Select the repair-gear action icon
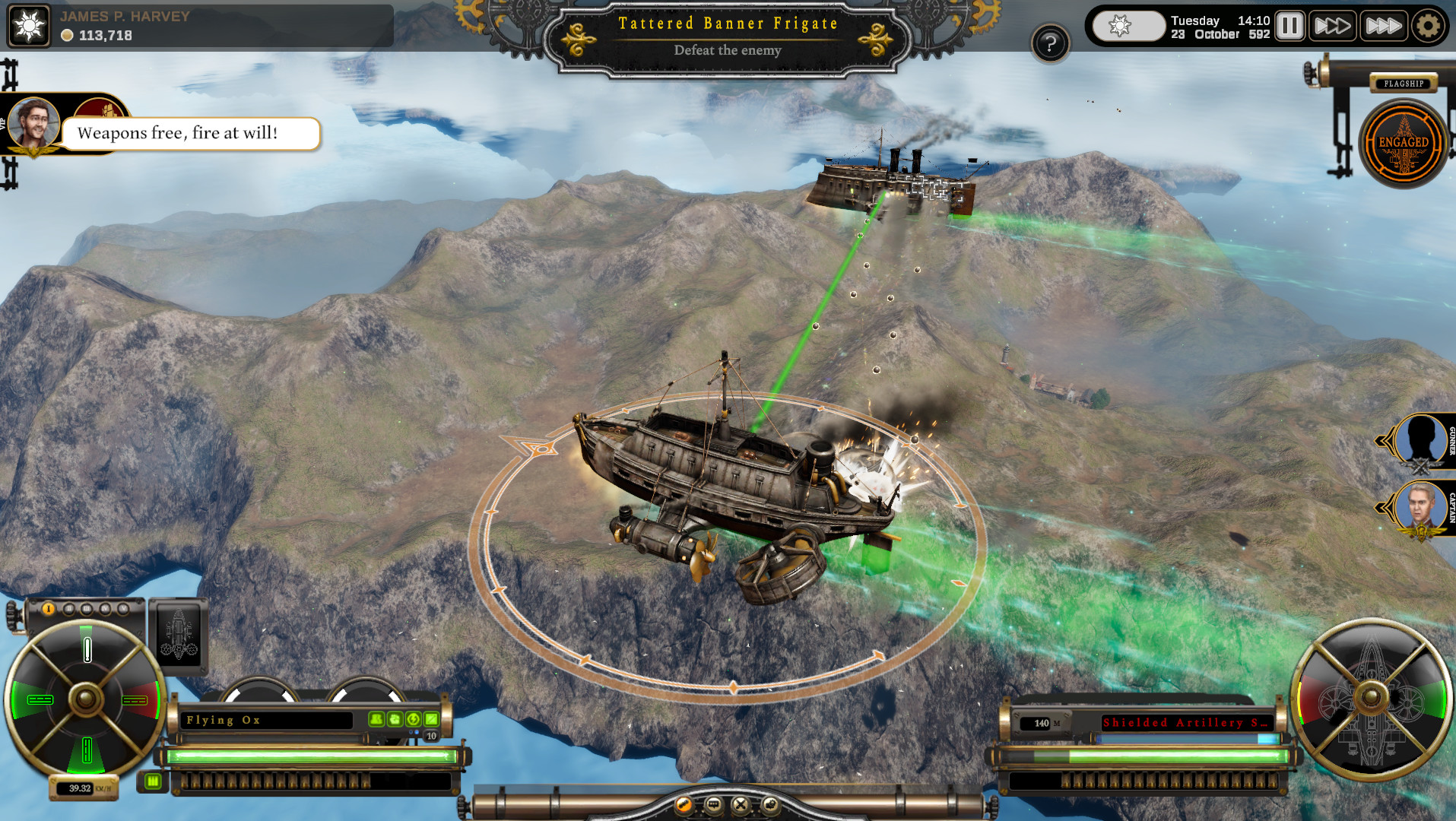The image size is (1456, 821). 771,805
